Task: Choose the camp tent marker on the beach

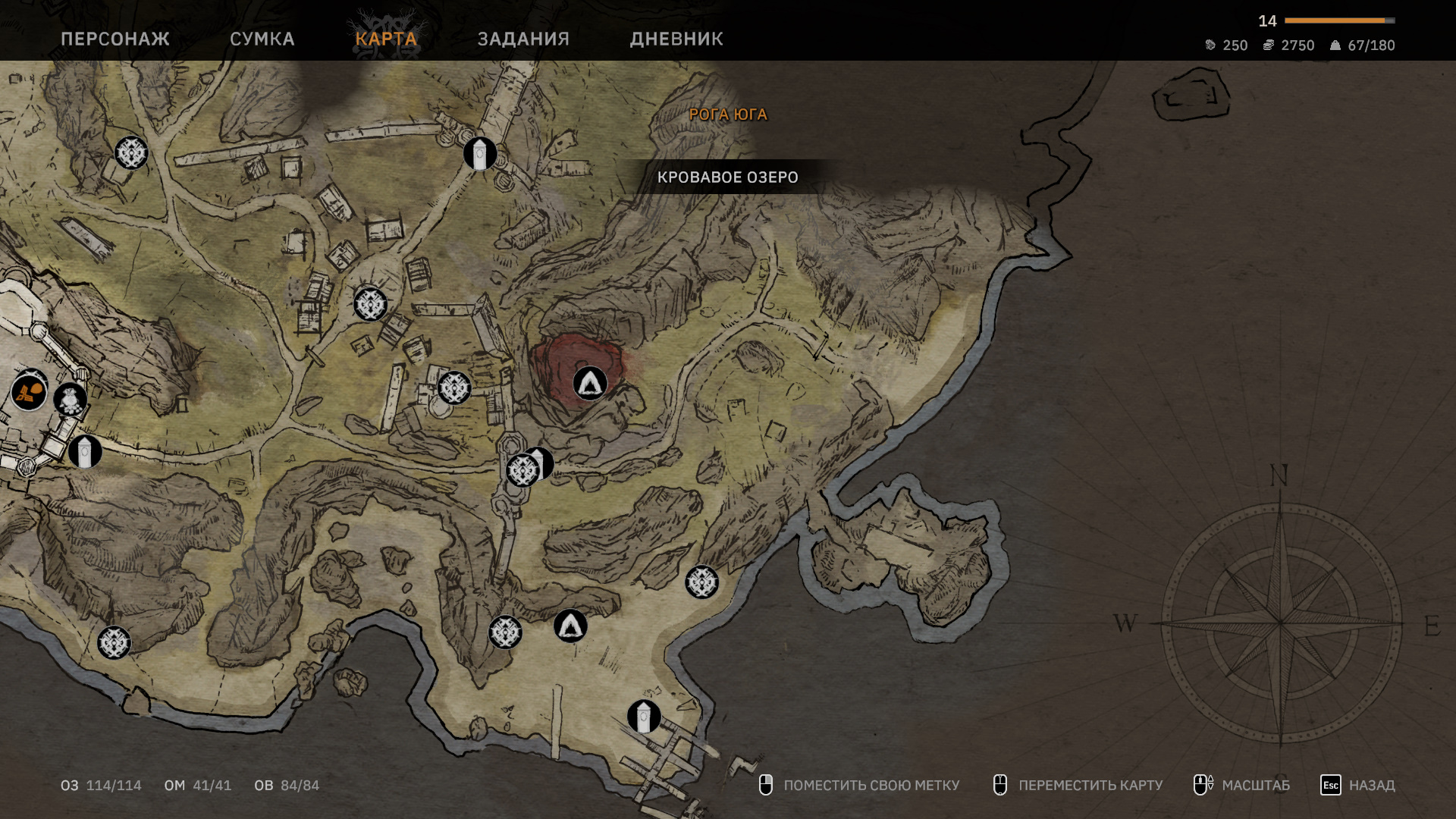Action: tap(570, 626)
